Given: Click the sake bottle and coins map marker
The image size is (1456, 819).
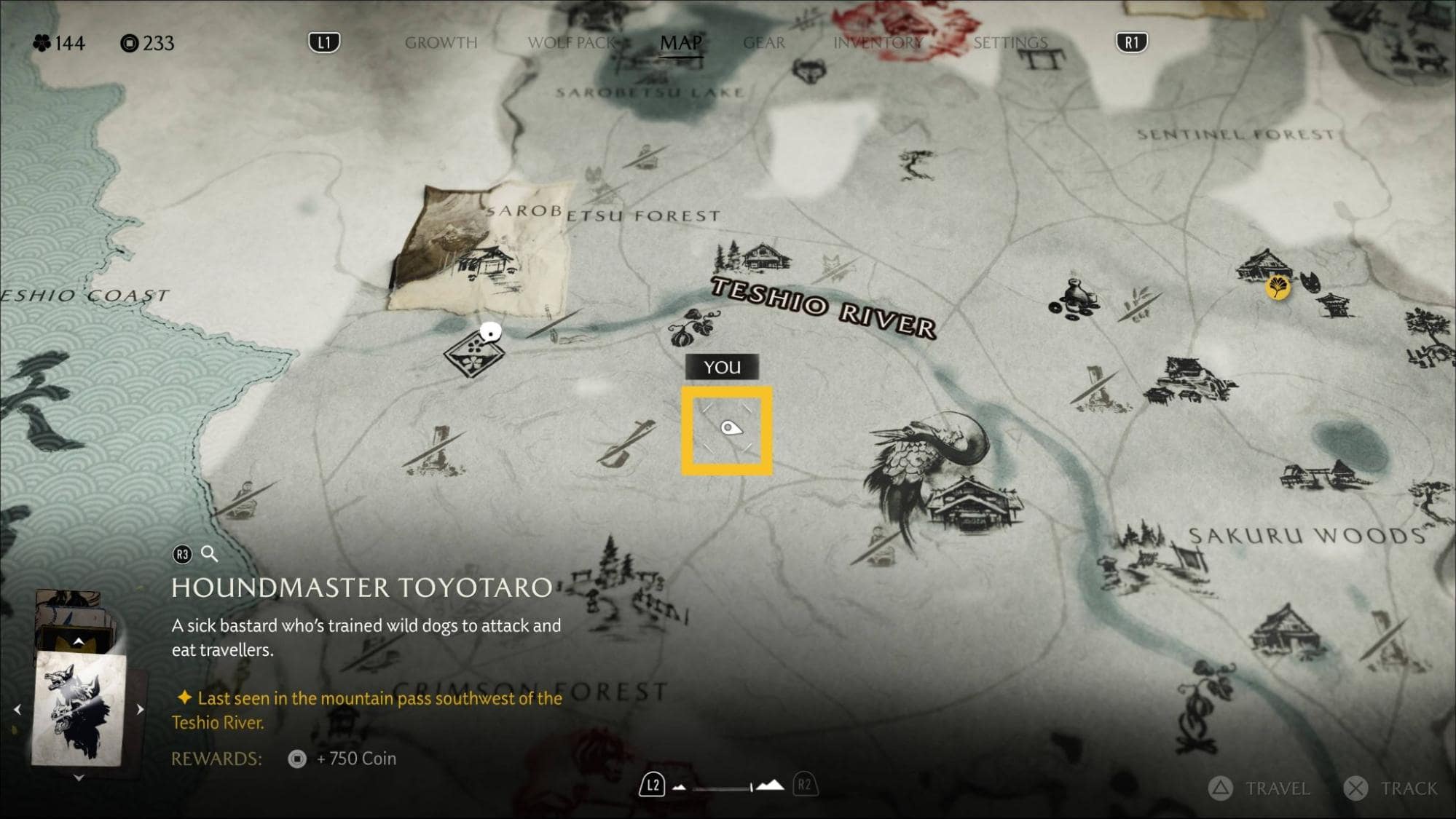Looking at the screenshot, I should click(1071, 300).
